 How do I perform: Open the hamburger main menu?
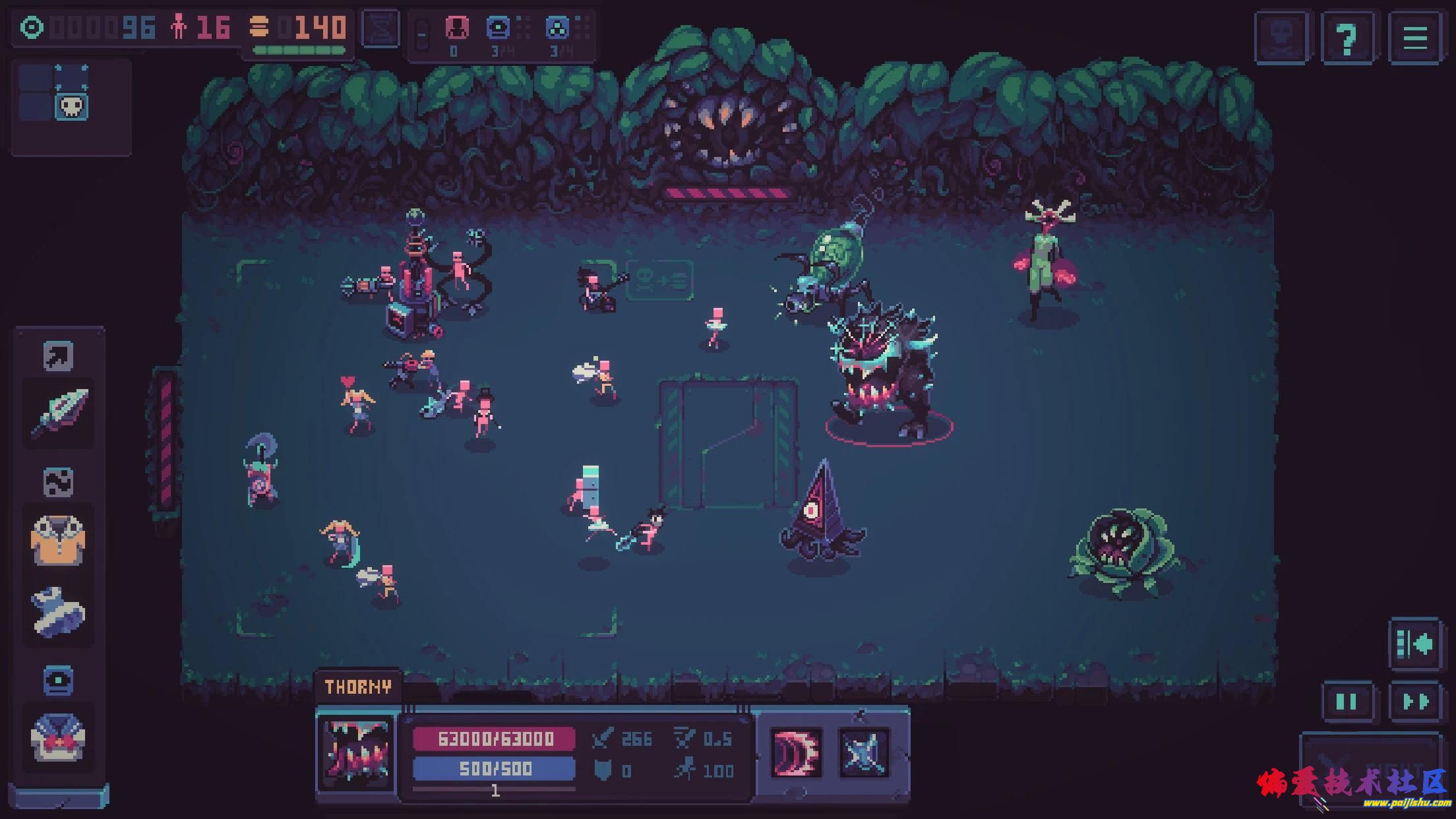click(1415, 38)
